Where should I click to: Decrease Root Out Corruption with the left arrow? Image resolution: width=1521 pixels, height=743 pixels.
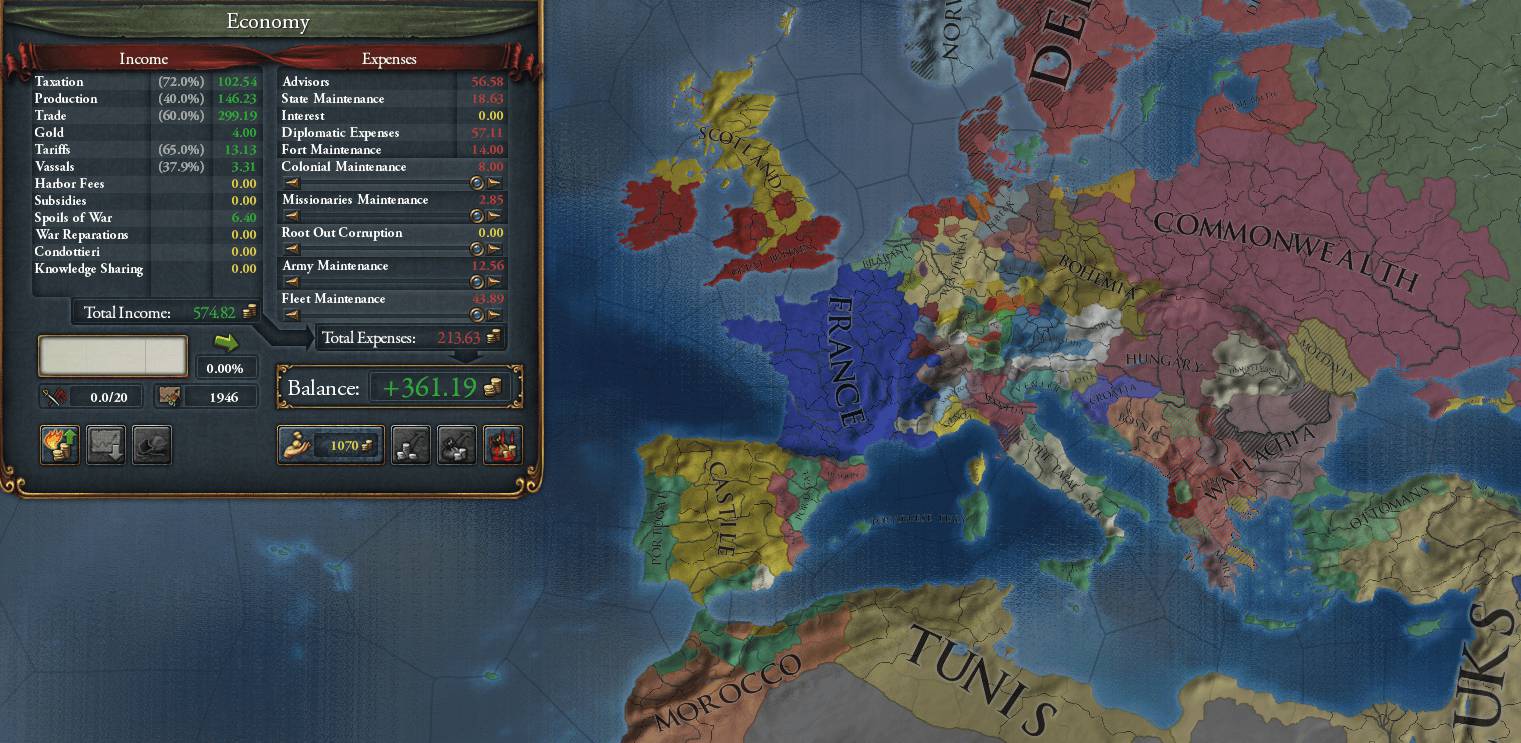291,249
